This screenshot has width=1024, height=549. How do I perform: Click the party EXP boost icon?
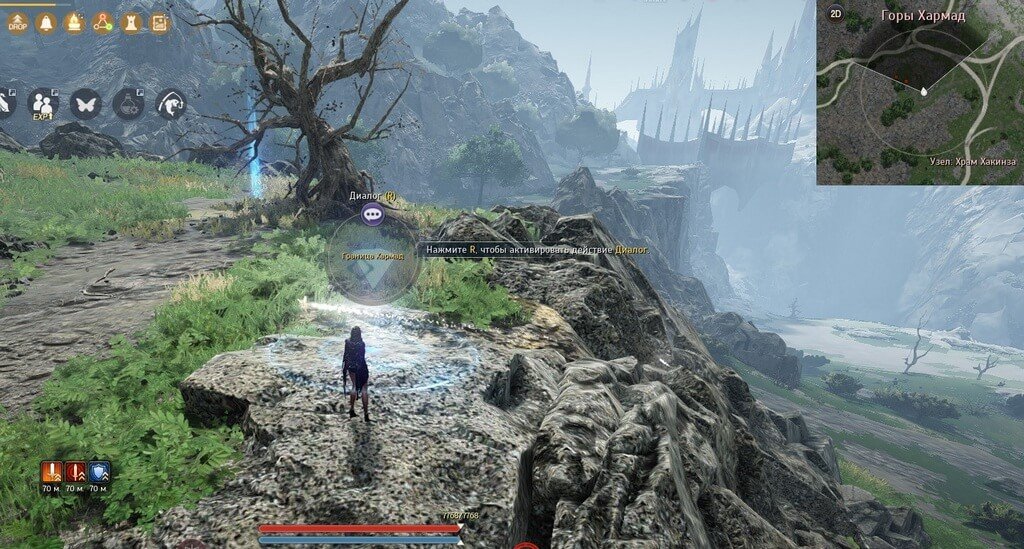[43, 103]
